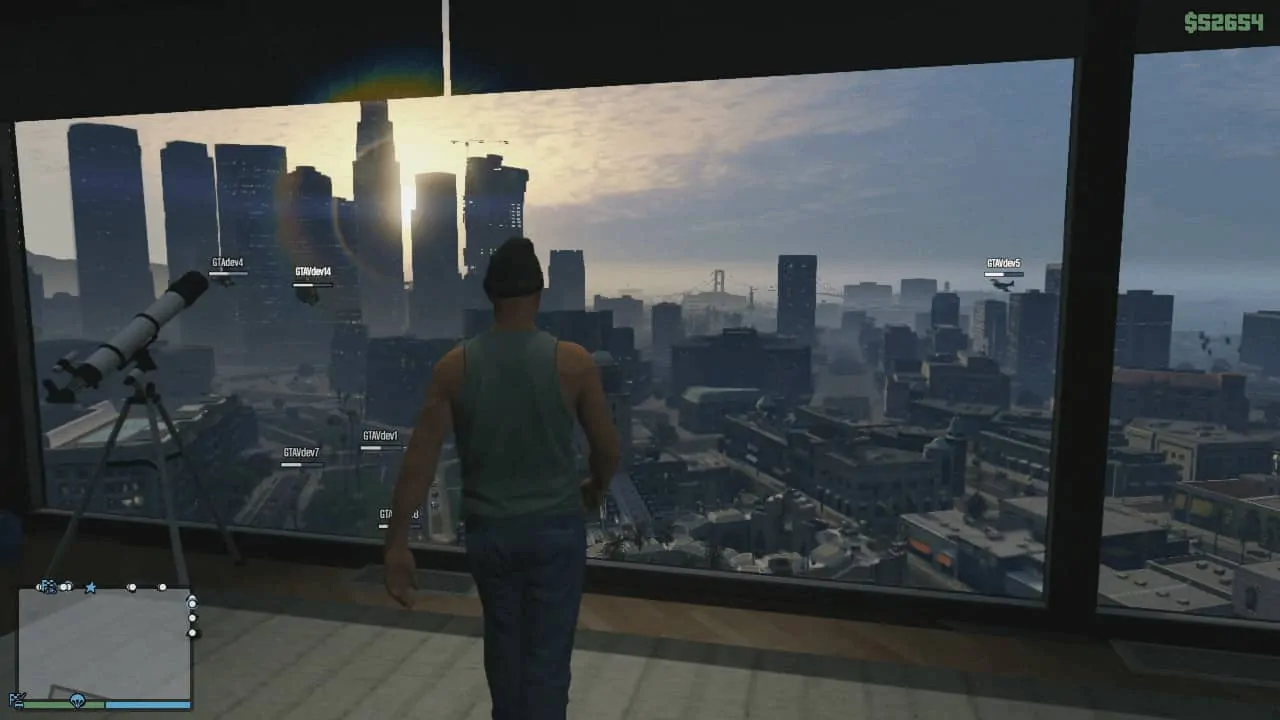Viewport: 1280px width, 720px height.
Task: Select the lowest player blip on the minimap's right edge
Action: pyautogui.click(x=192, y=632)
